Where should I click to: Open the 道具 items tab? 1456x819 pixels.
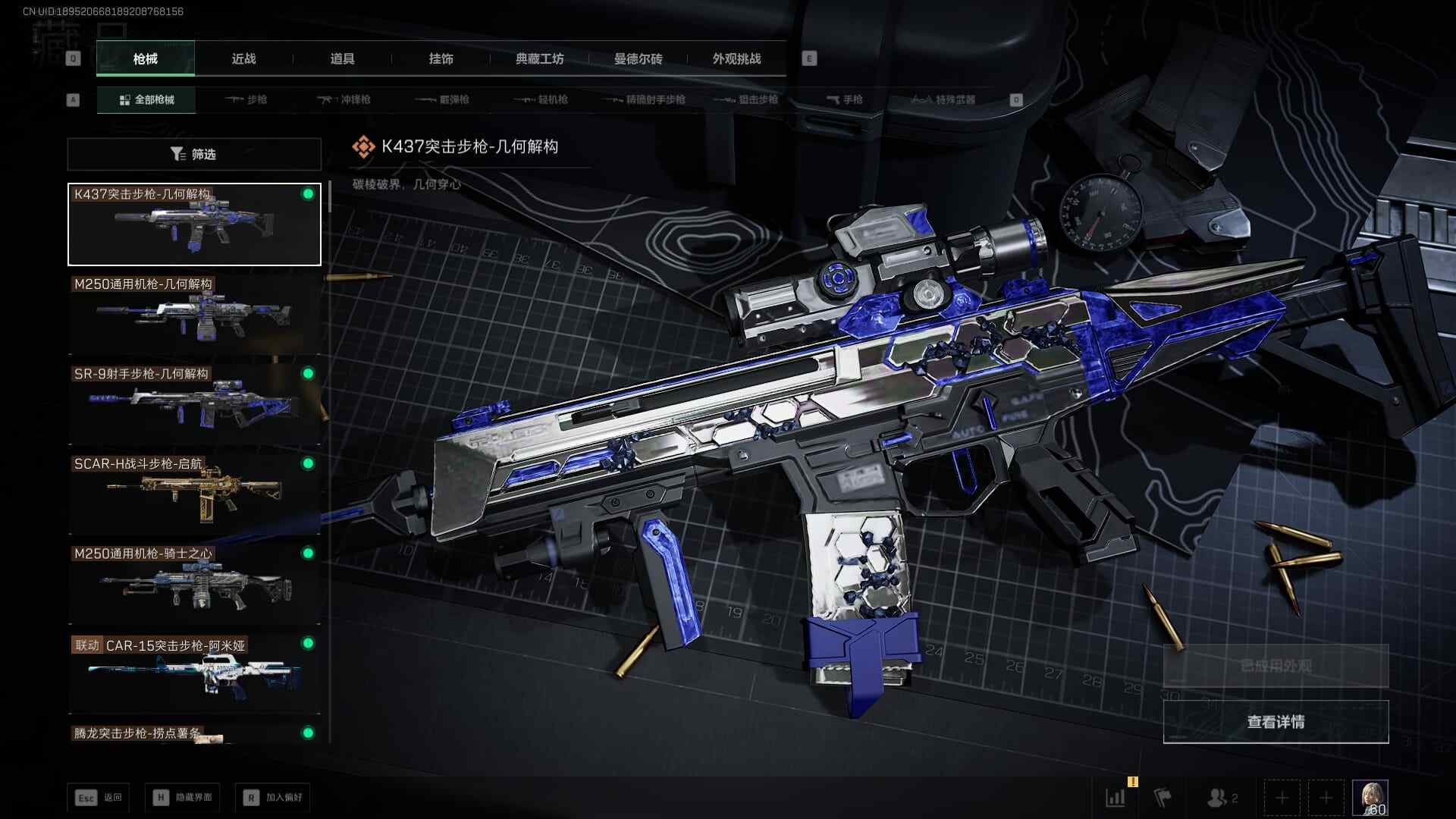coord(342,59)
